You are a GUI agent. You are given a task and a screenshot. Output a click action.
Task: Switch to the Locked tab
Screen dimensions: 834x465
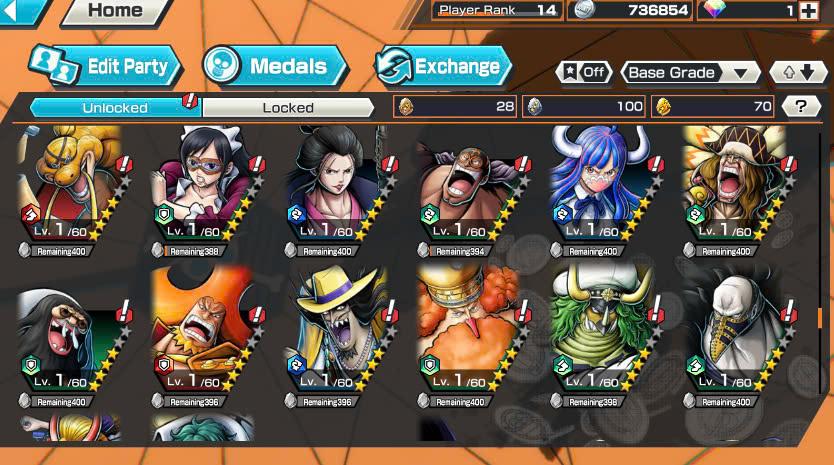(288, 107)
